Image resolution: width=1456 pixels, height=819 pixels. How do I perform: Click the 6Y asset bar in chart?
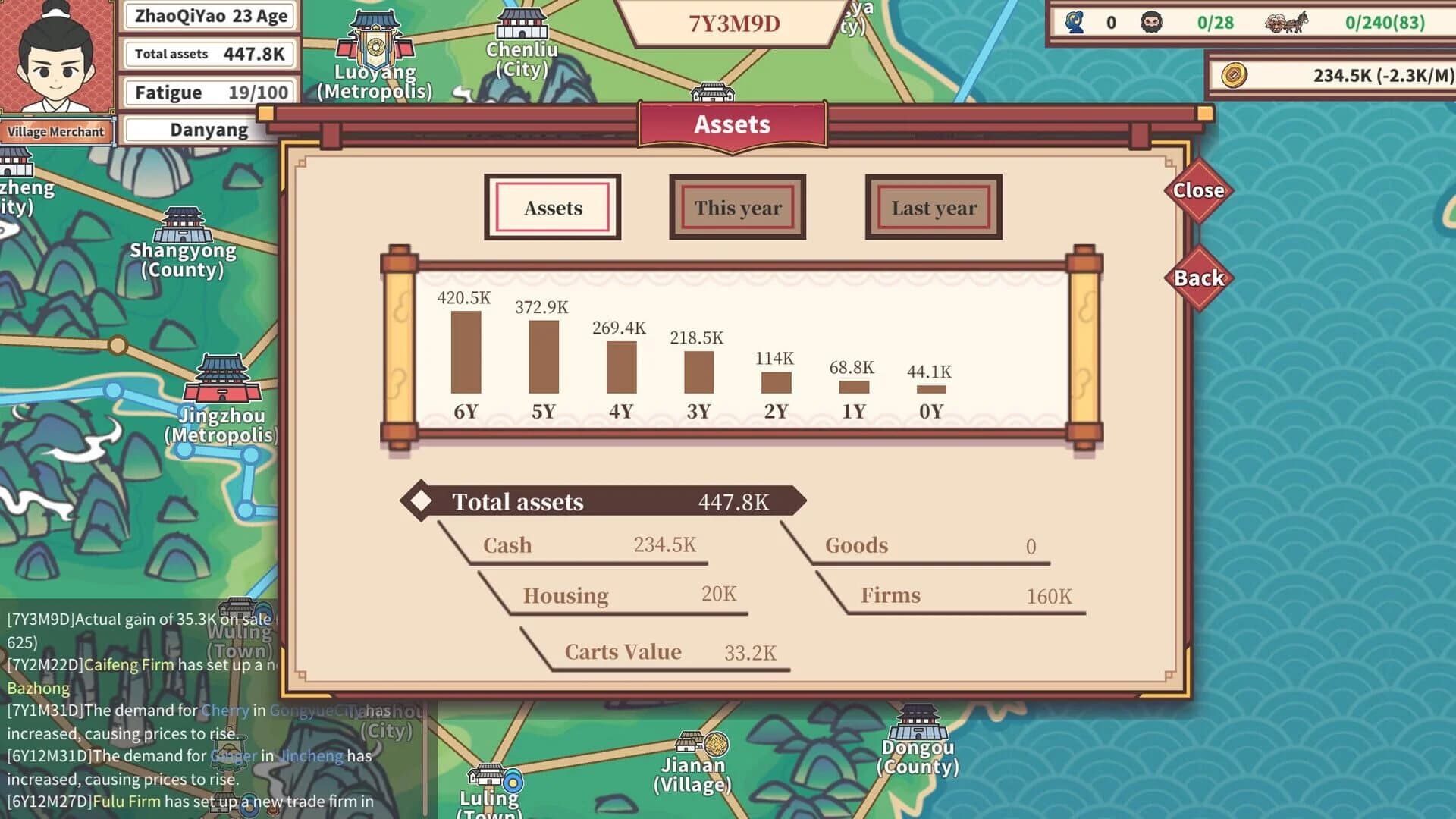coord(465,353)
